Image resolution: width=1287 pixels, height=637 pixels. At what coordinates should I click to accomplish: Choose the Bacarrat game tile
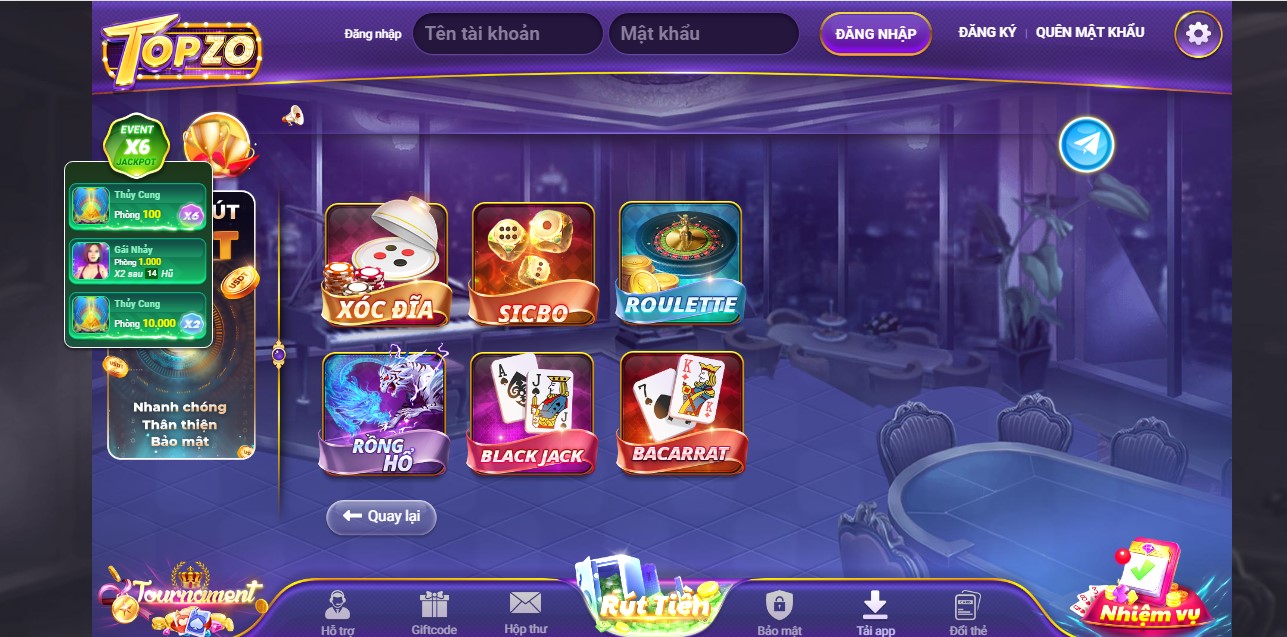point(680,413)
